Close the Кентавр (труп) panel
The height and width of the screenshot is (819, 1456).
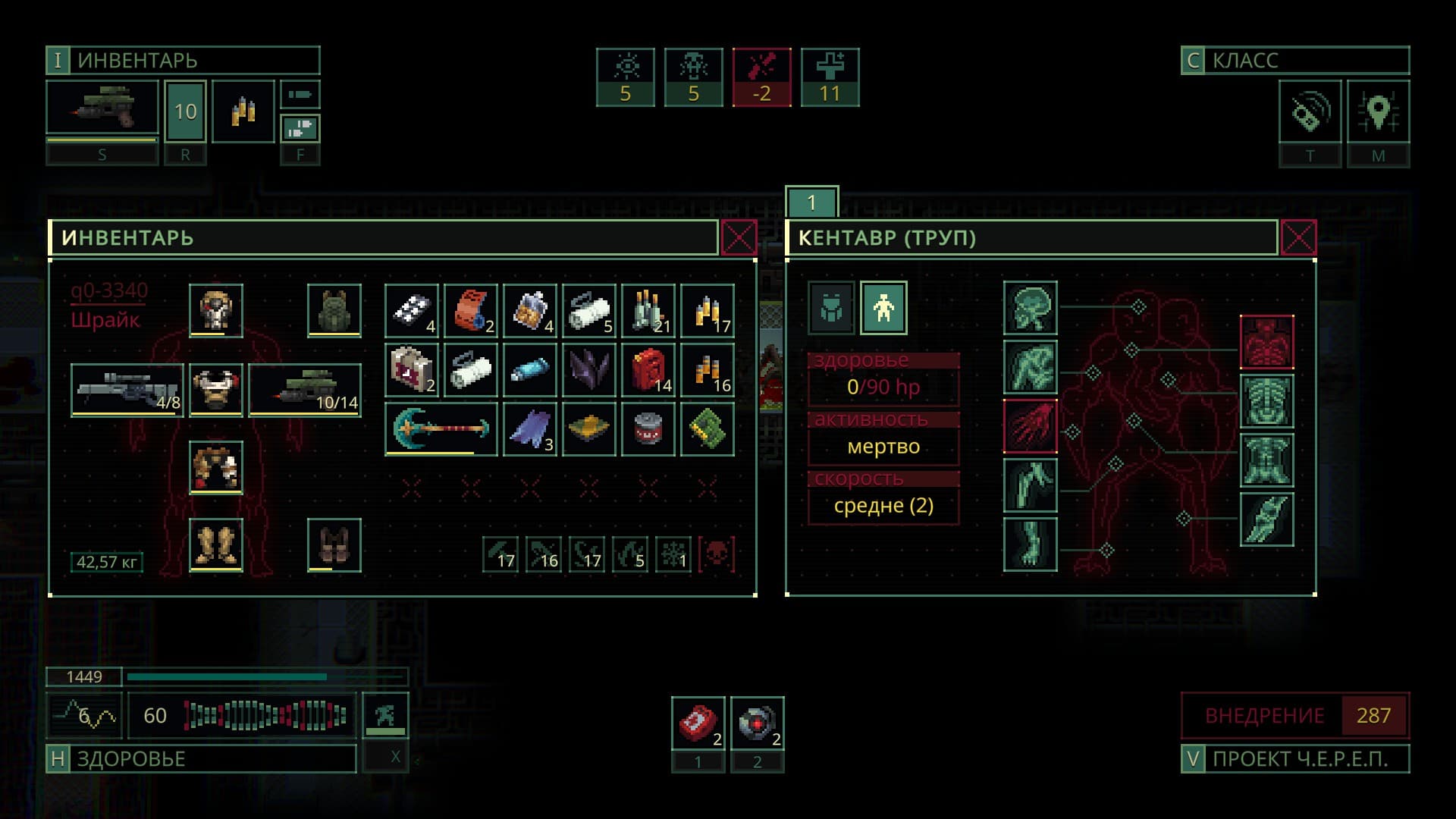pos(1298,238)
